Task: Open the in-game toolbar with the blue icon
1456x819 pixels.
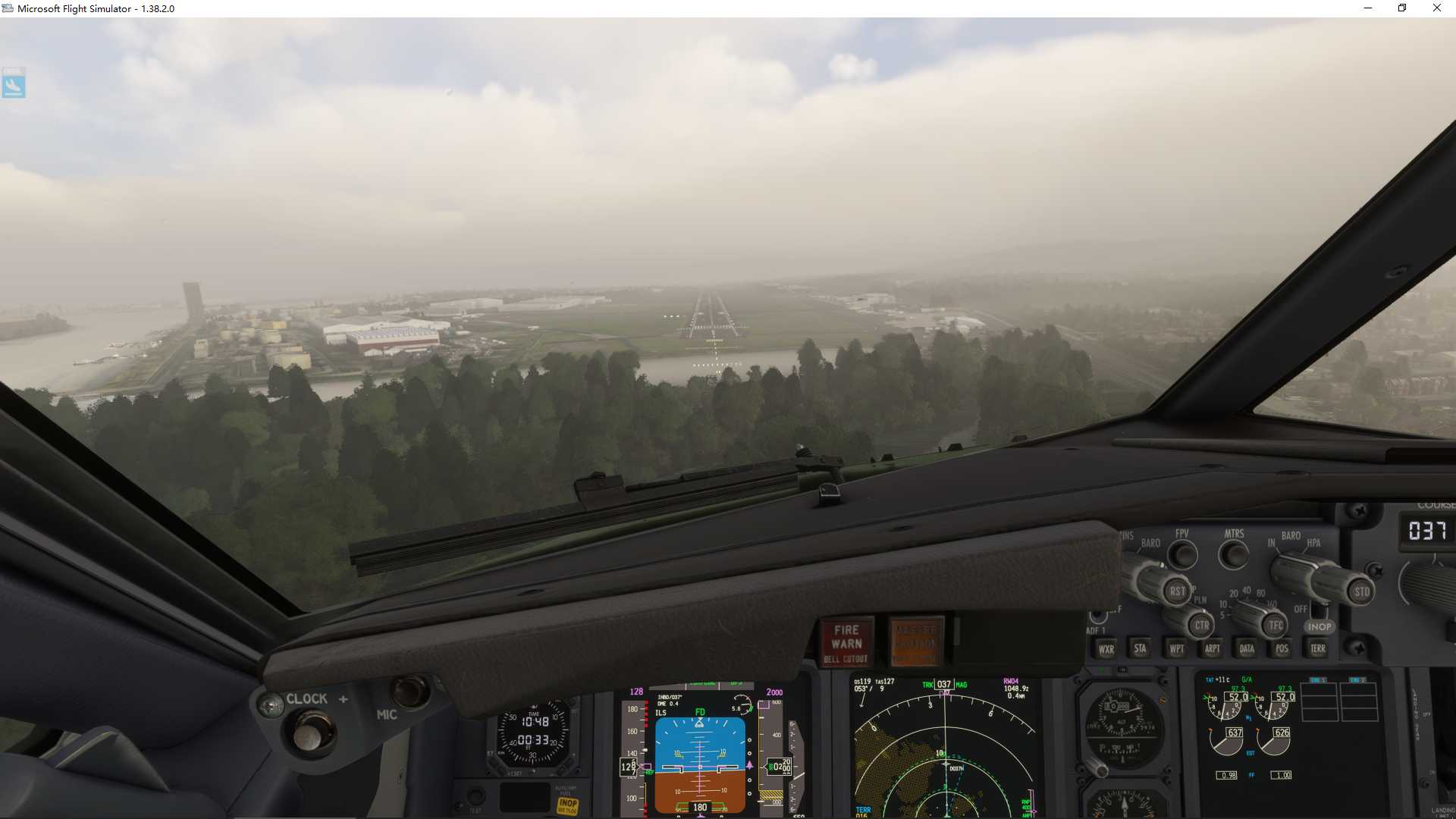Action: pos(14,83)
